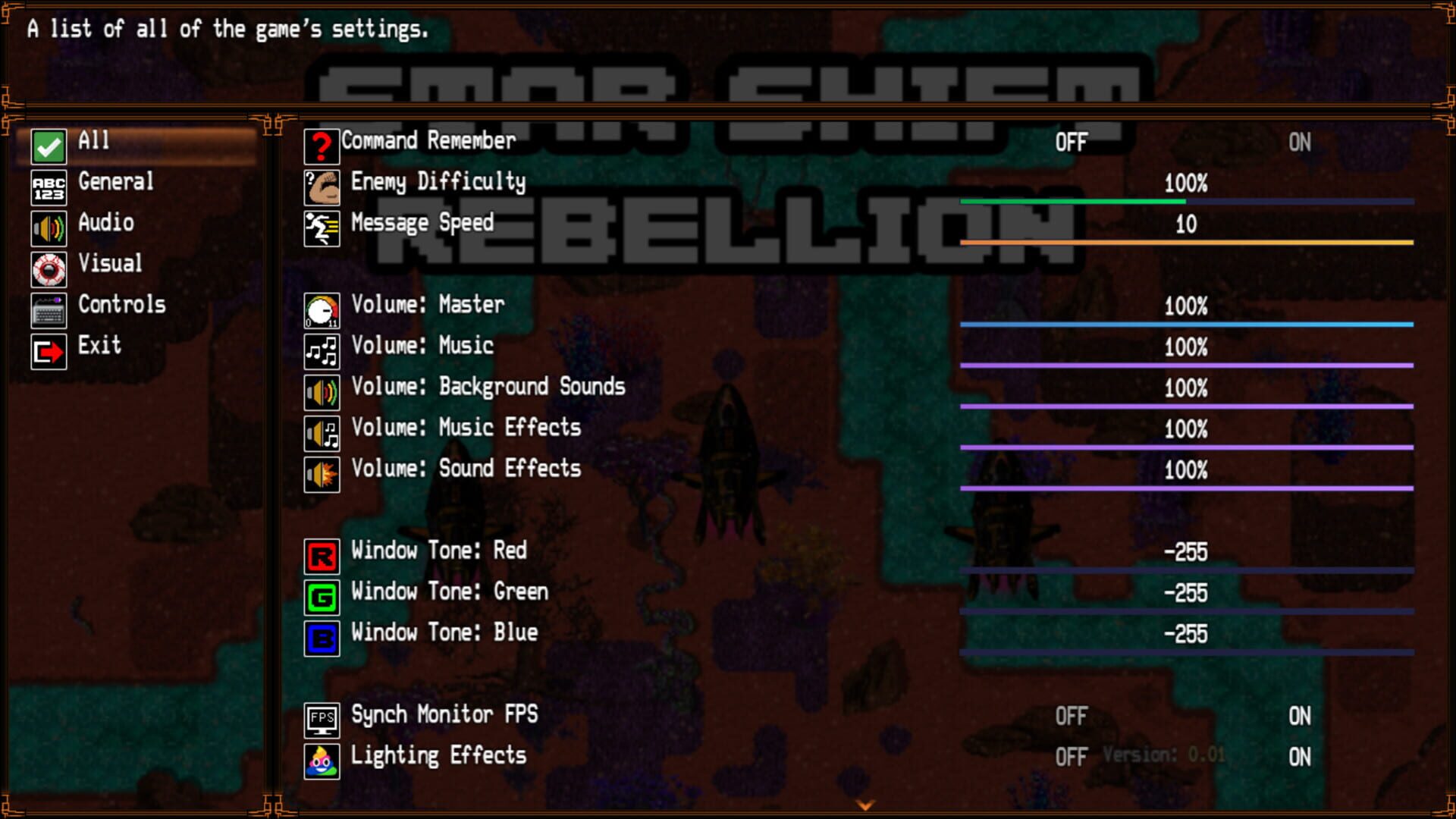Adjust the Message Speed slider
Image resolution: width=1456 pixels, height=819 pixels.
click(1187, 242)
